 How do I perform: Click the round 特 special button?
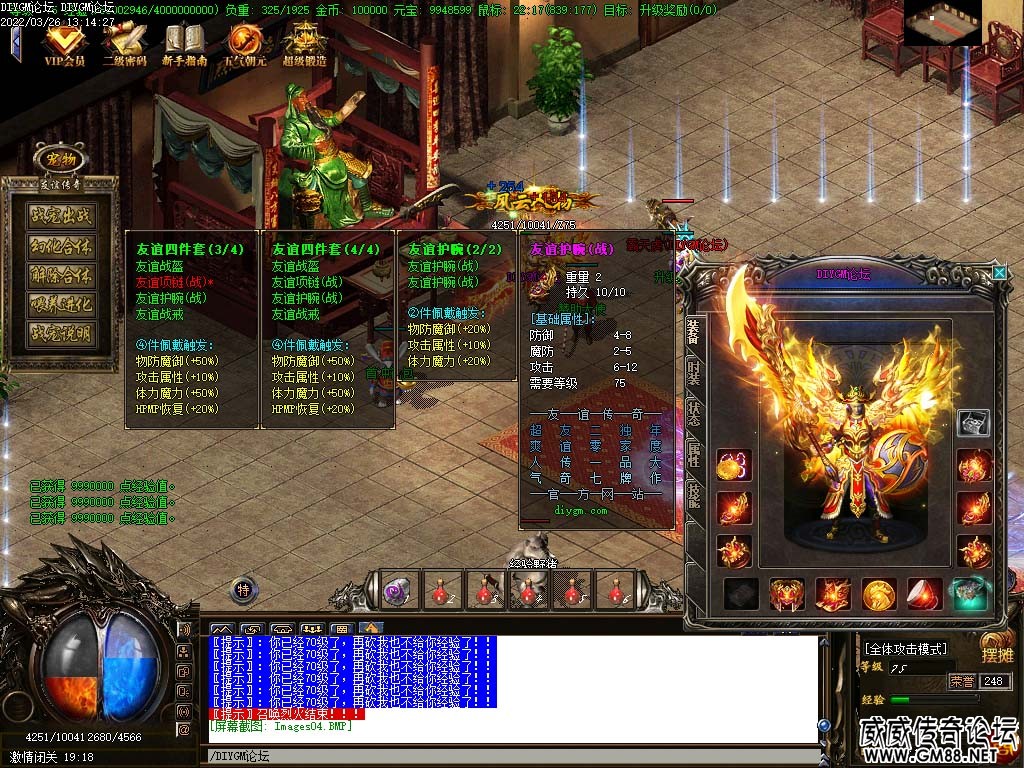click(244, 590)
